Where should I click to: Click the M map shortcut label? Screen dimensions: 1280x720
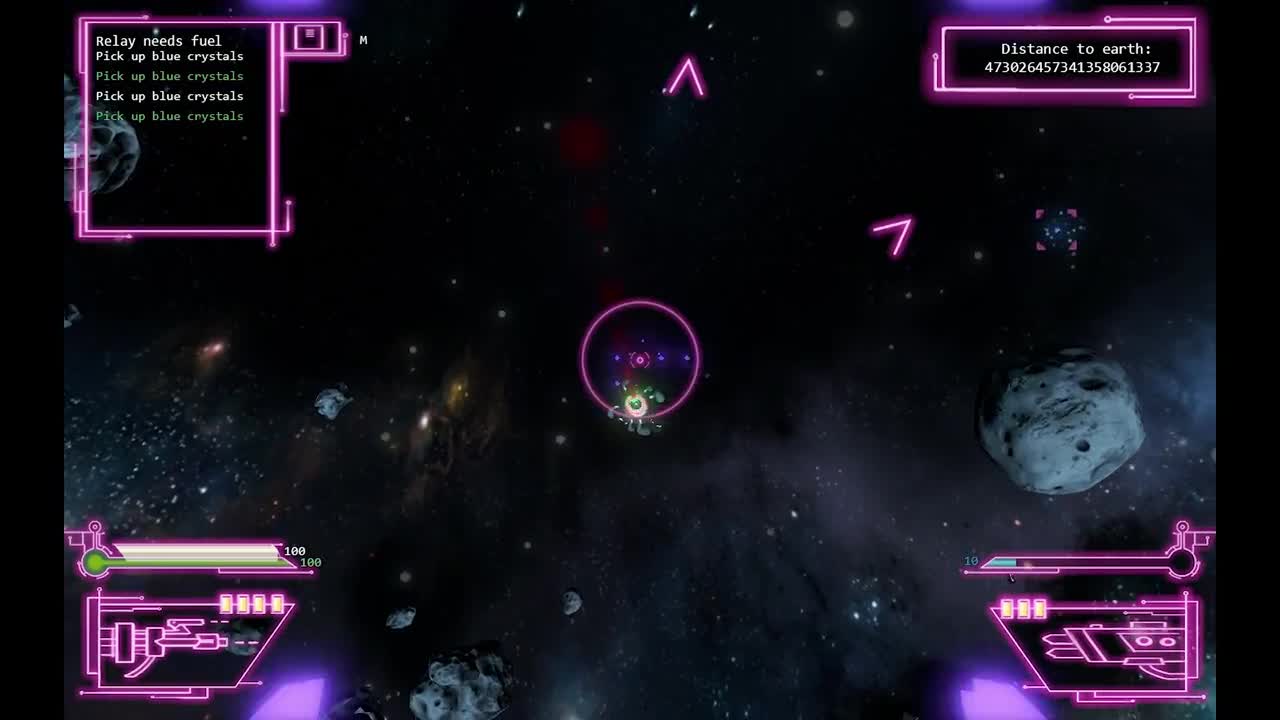point(363,40)
